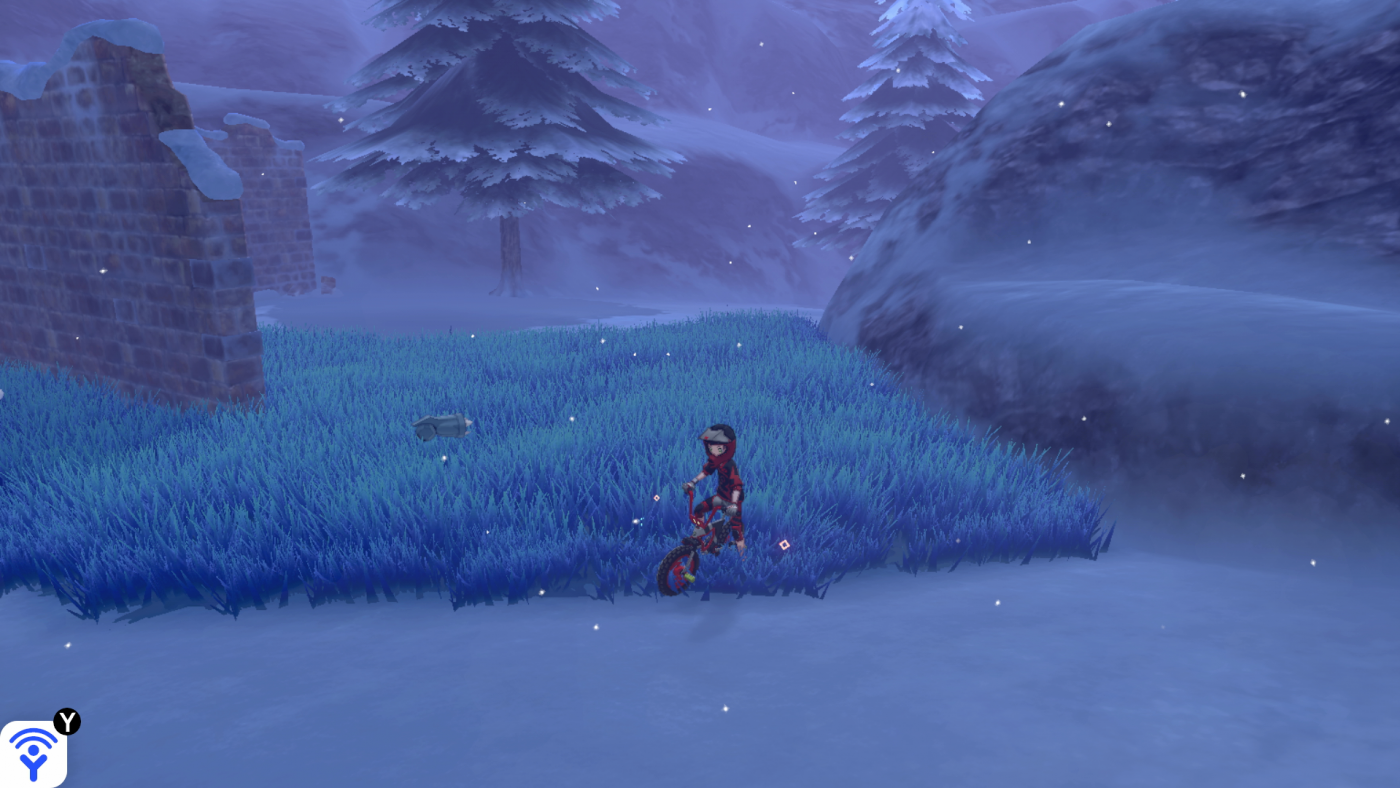The width and height of the screenshot is (1400, 788).
Task: Click the Y button badge on Y-Comm
Action: coord(66,721)
